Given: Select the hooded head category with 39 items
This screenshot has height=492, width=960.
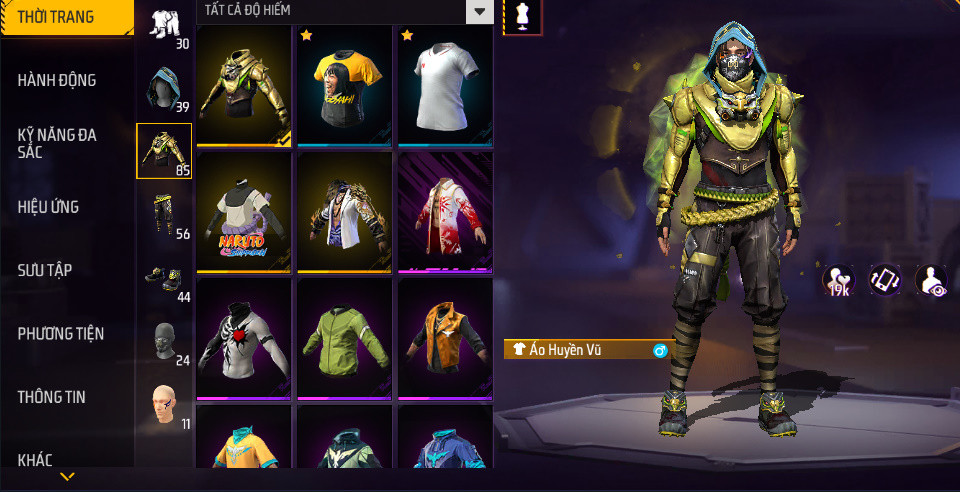Looking at the screenshot, I should tap(164, 89).
